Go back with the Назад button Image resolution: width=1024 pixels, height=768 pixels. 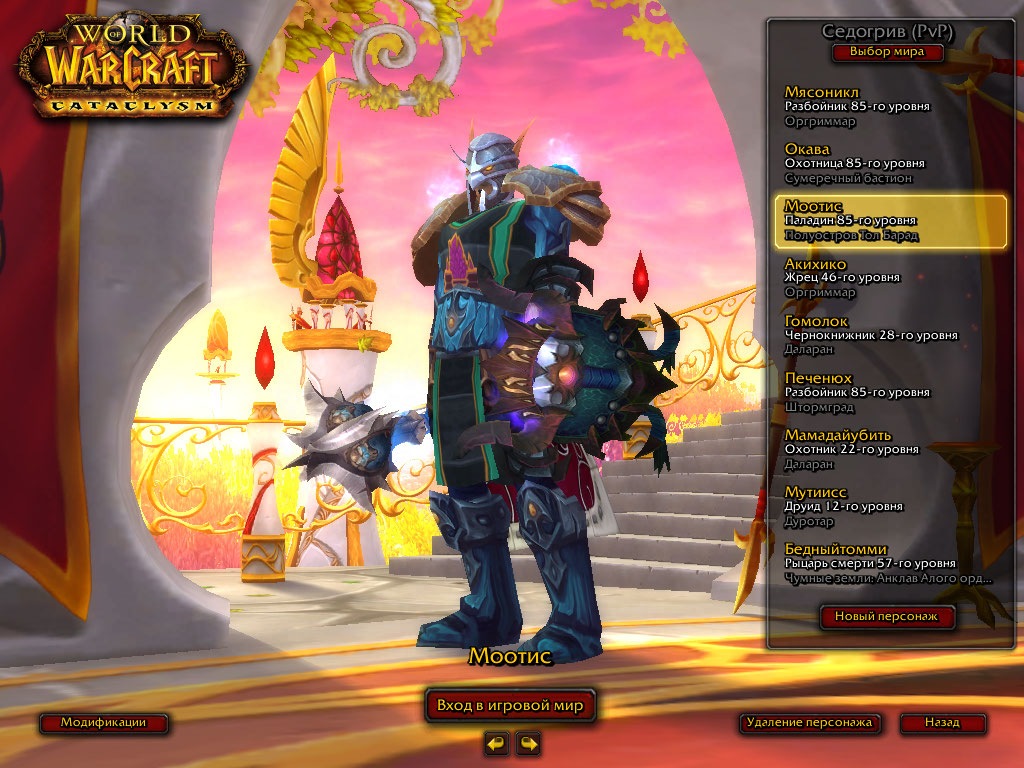click(x=942, y=722)
